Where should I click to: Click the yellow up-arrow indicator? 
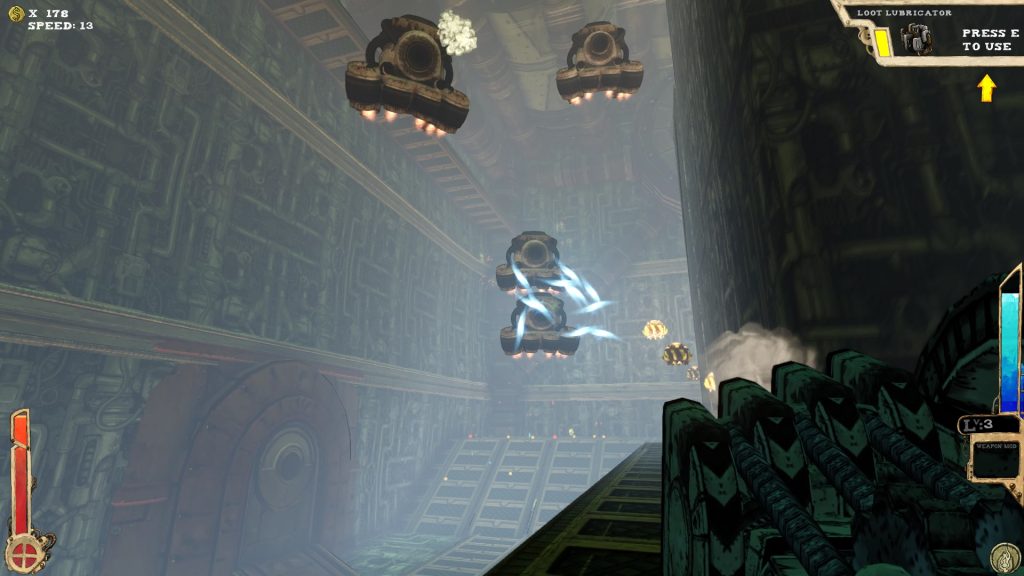(987, 89)
